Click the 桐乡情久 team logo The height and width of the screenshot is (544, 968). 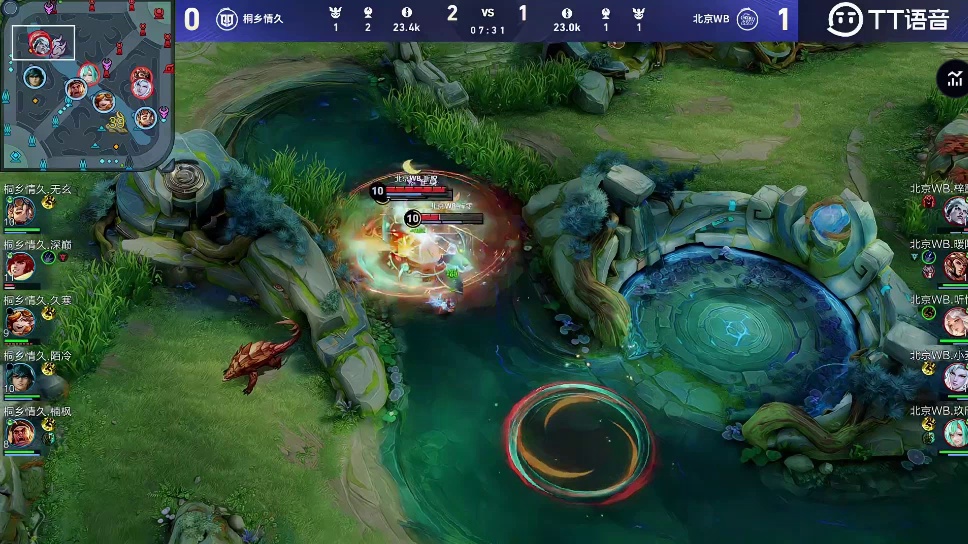point(227,19)
